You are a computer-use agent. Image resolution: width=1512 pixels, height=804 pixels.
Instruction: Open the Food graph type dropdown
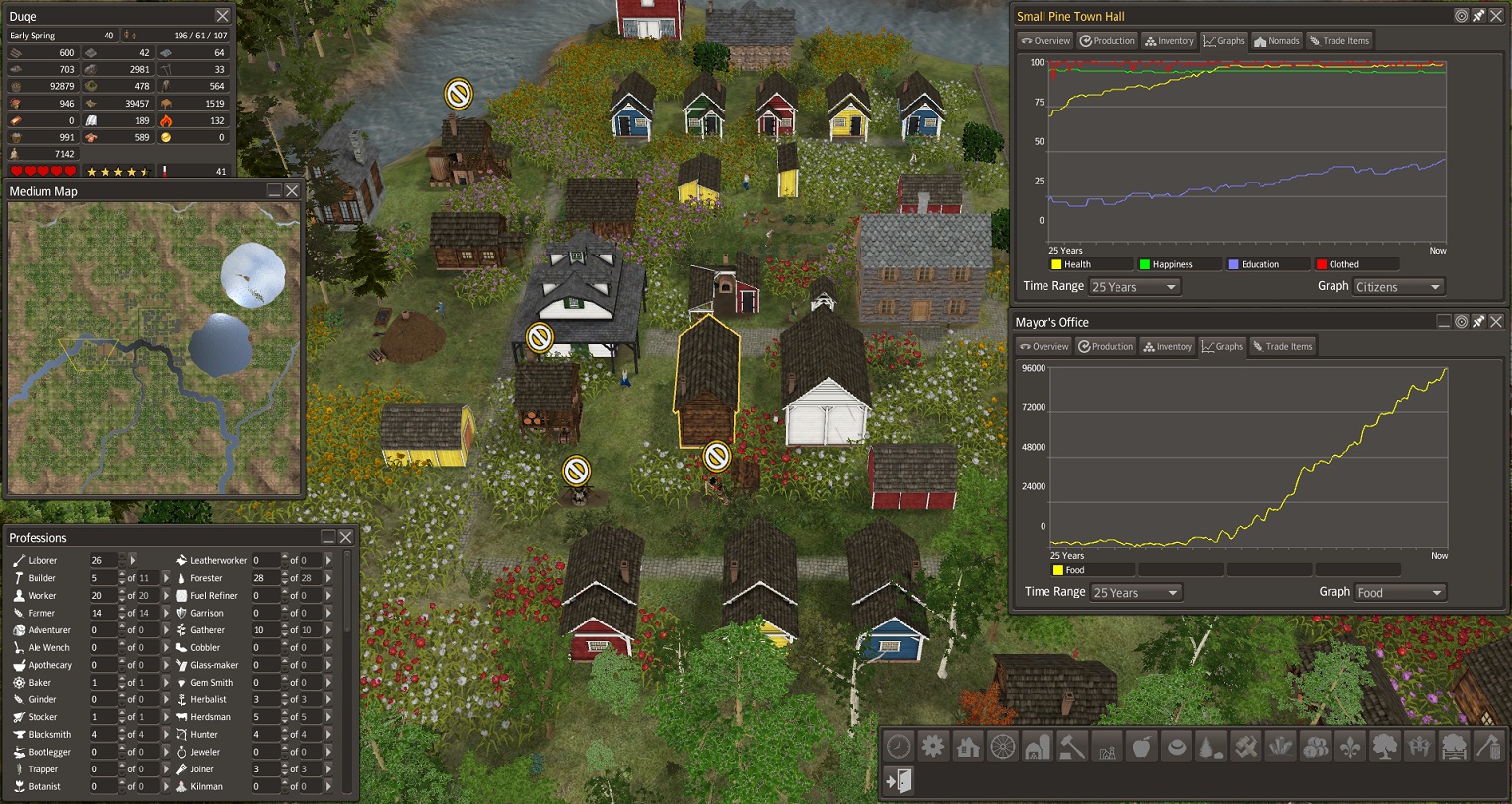(x=1400, y=593)
